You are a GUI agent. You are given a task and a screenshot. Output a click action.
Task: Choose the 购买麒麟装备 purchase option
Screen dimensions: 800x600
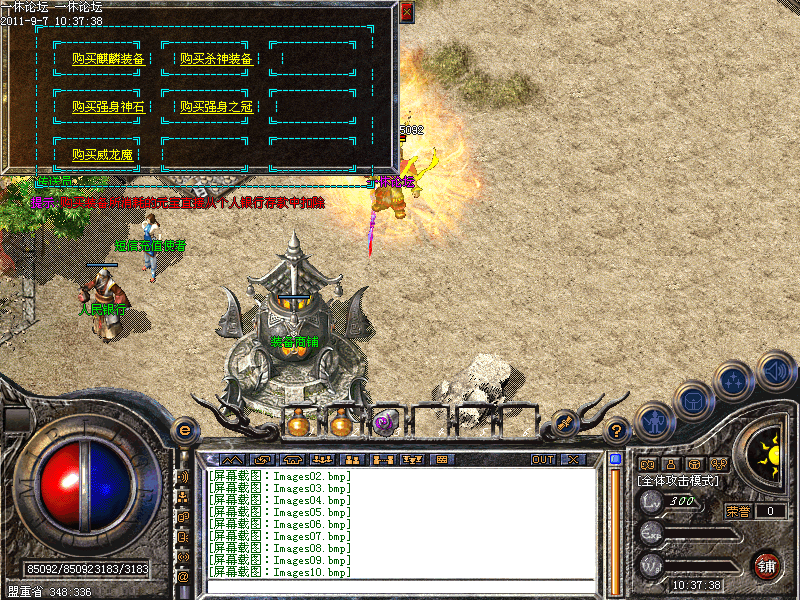coord(109,59)
